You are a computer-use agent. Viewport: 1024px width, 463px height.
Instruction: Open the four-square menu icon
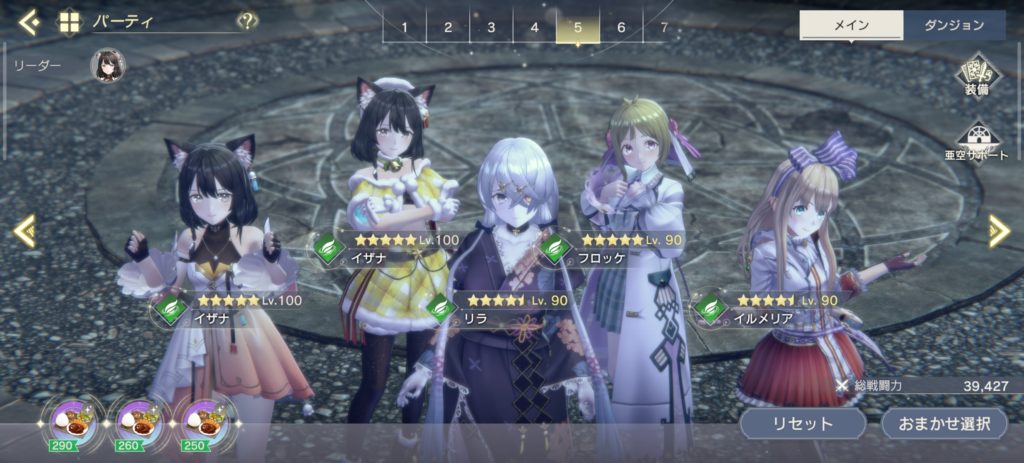[x=69, y=21]
